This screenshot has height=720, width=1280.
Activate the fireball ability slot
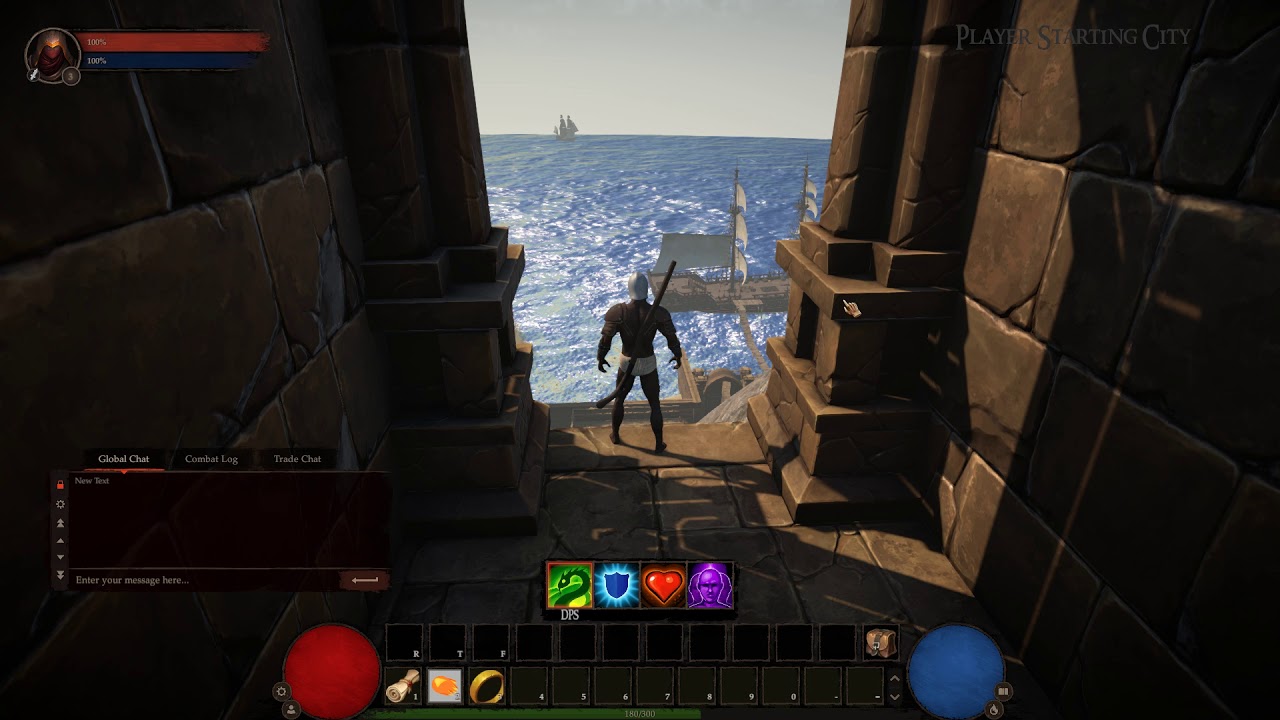point(445,686)
